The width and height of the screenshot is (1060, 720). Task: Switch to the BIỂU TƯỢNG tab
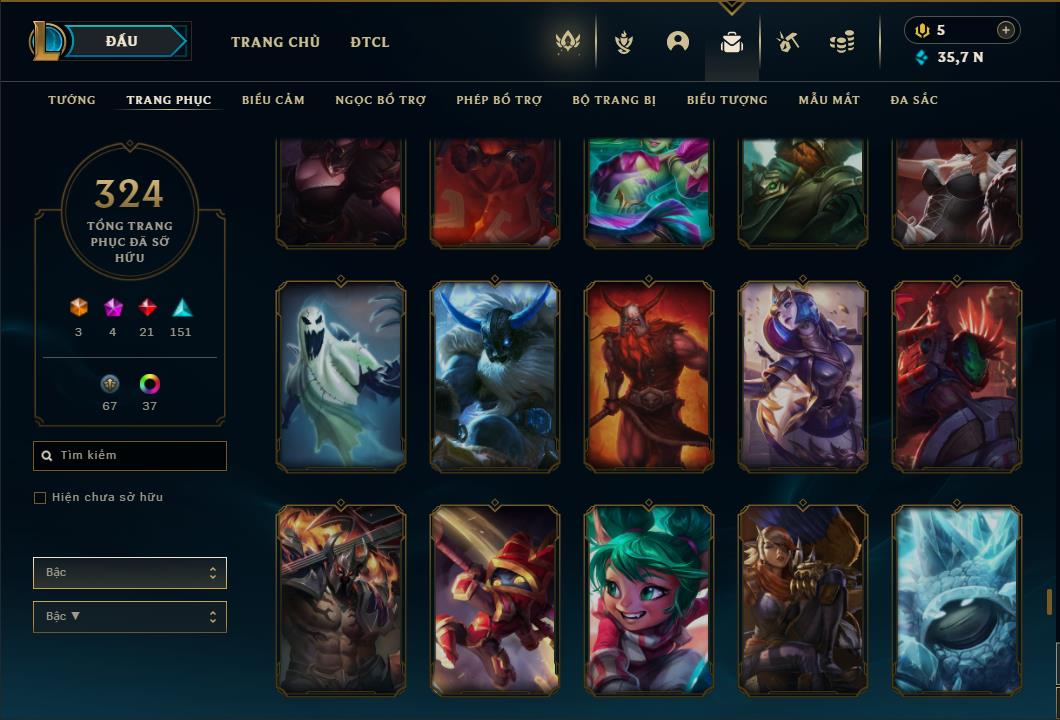(727, 100)
